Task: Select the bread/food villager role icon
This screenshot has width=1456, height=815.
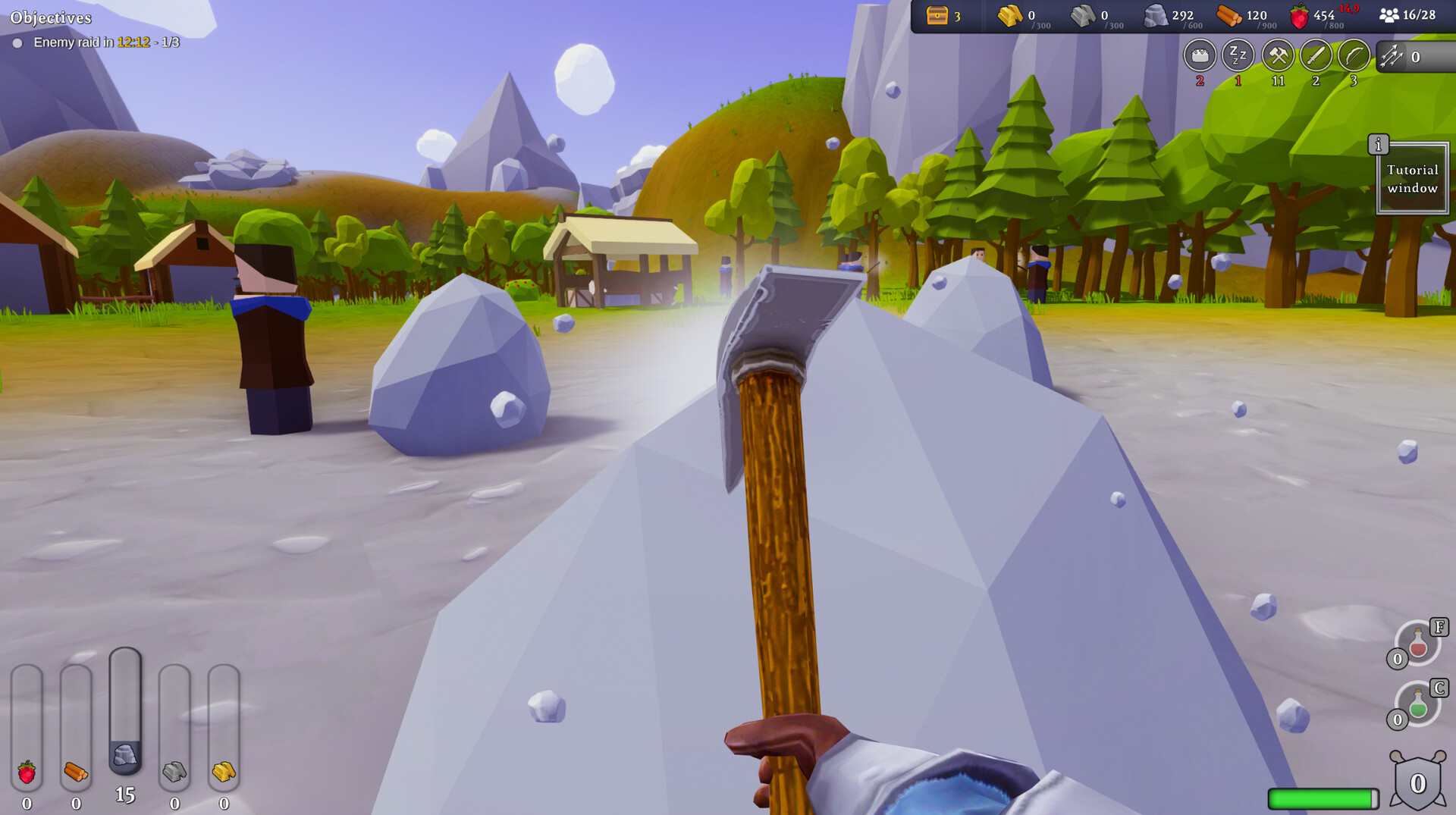Action: [x=1200, y=57]
